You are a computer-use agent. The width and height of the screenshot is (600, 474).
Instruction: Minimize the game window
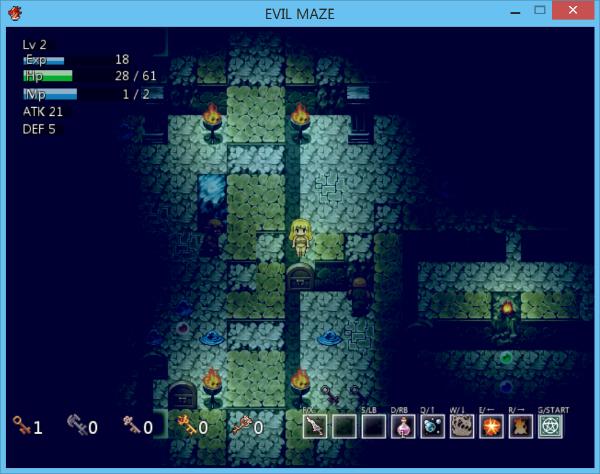pyautogui.click(x=515, y=10)
